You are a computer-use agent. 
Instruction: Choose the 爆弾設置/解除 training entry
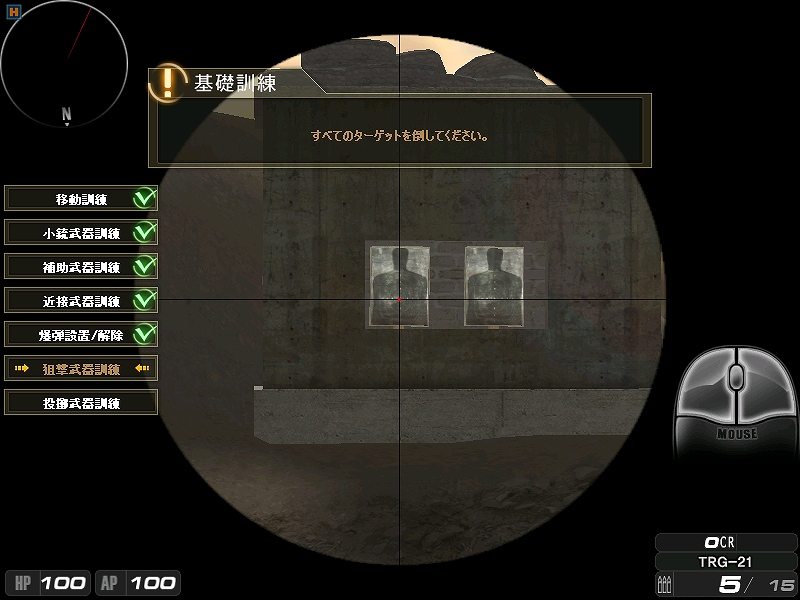pos(81,335)
